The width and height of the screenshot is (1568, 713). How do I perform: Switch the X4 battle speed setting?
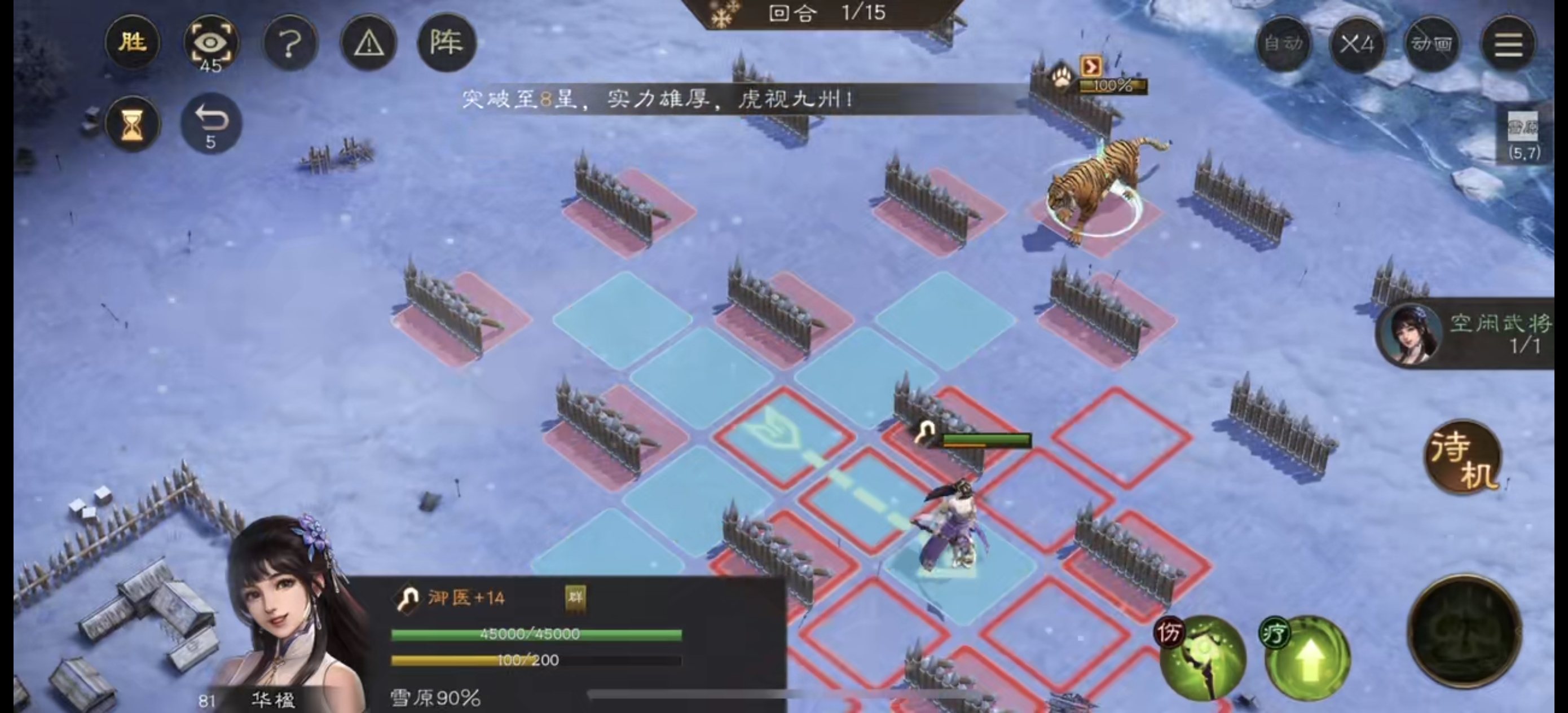pos(1357,45)
